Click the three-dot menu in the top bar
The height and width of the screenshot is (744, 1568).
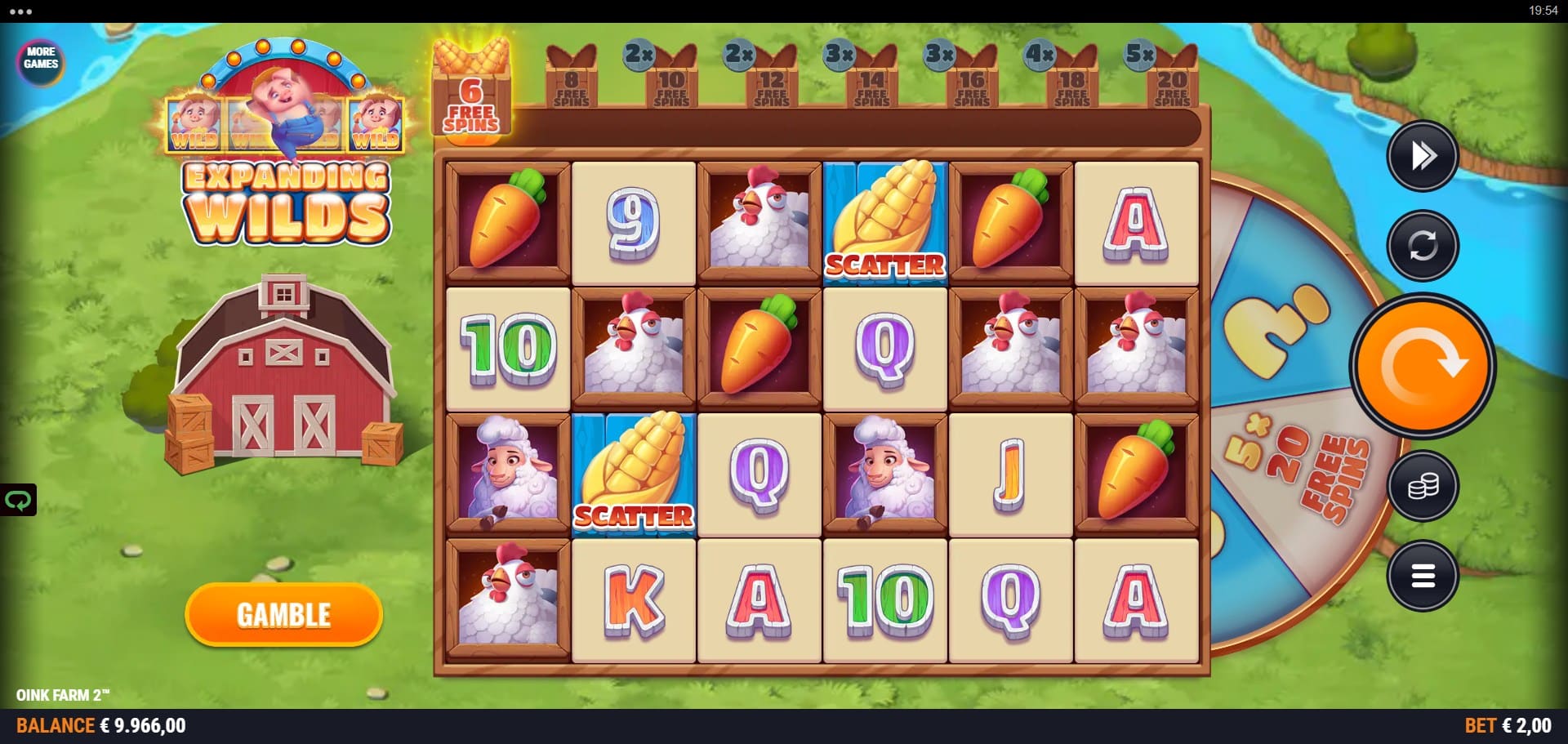[x=20, y=11]
